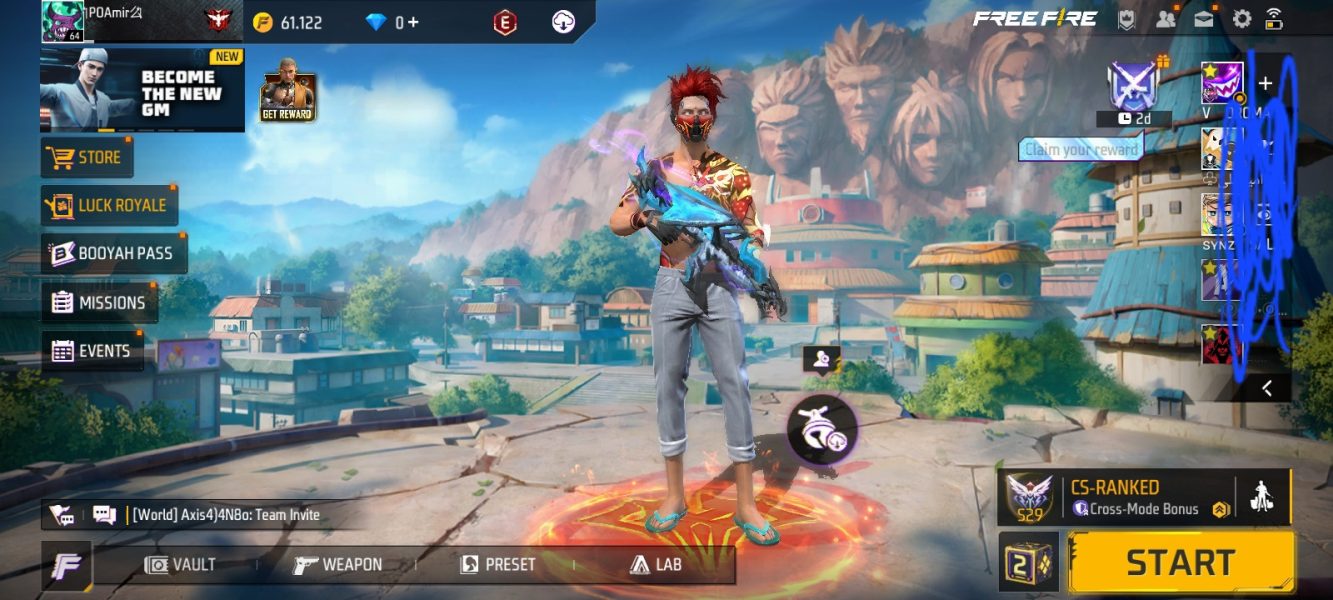Open settings via the gear icon
Viewport: 1333px width, 600px height.
(x=1242, y=18)
